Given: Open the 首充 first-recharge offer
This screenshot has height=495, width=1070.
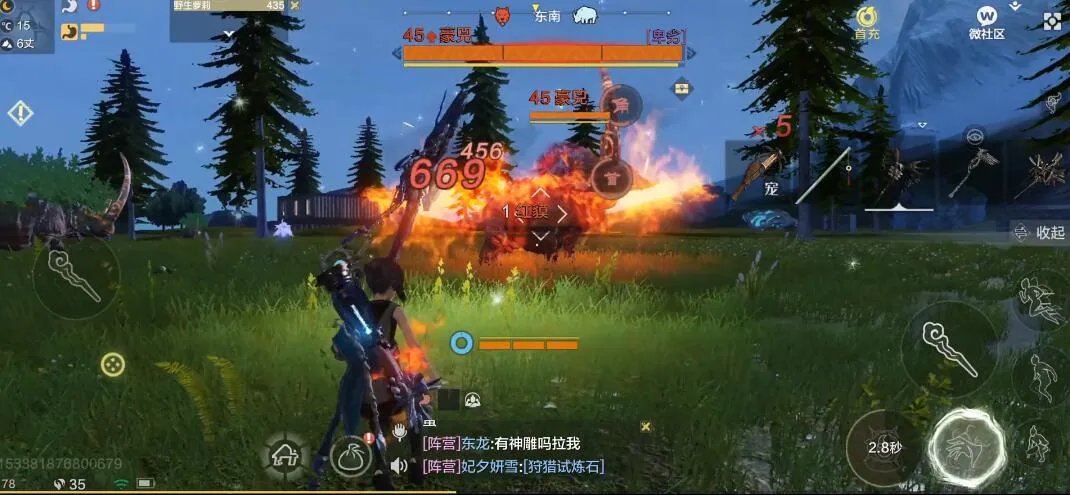Looking at the screenshot, I should click(866, 22).
